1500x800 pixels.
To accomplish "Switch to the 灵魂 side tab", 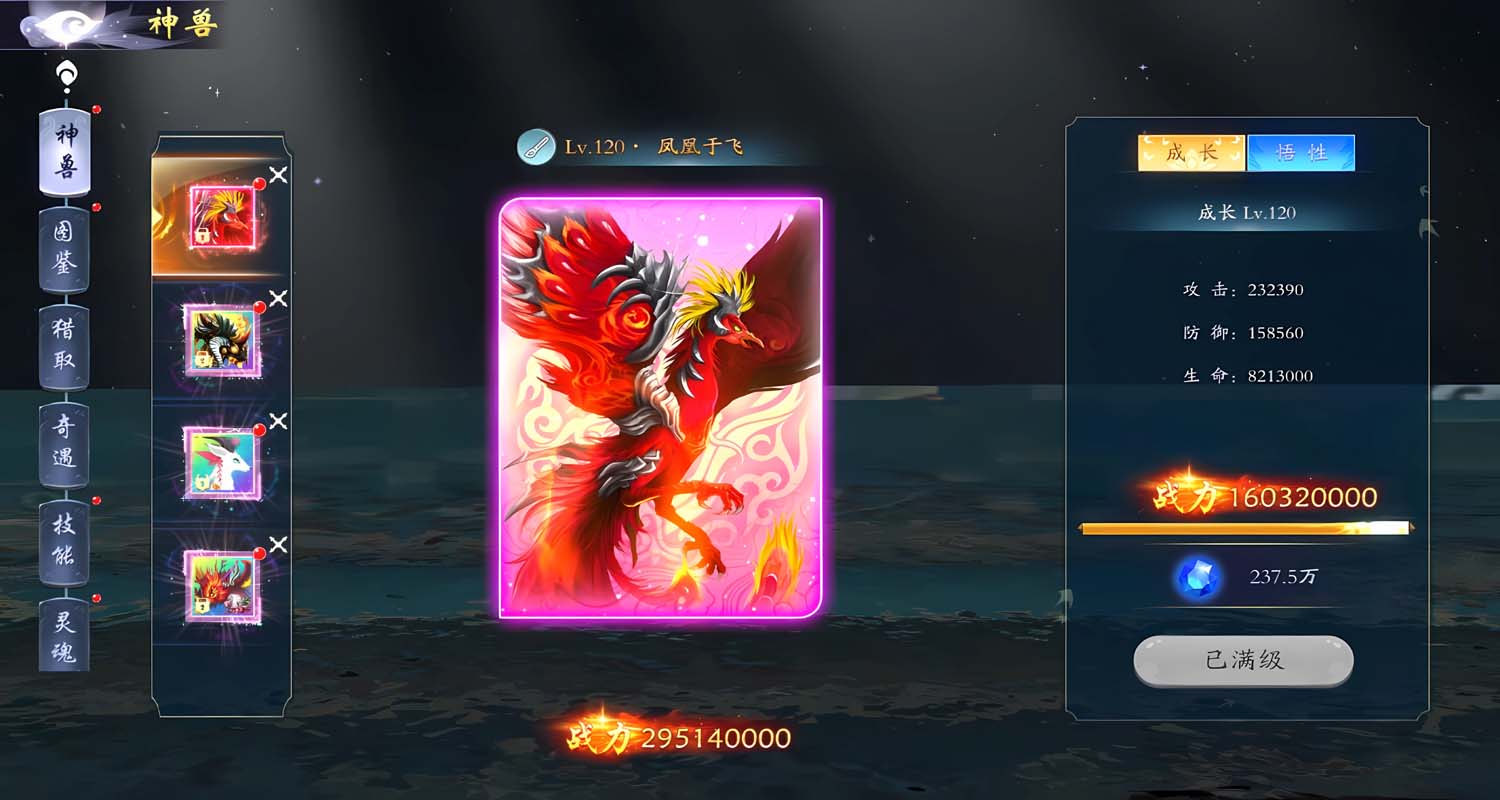I will (65, 637).
